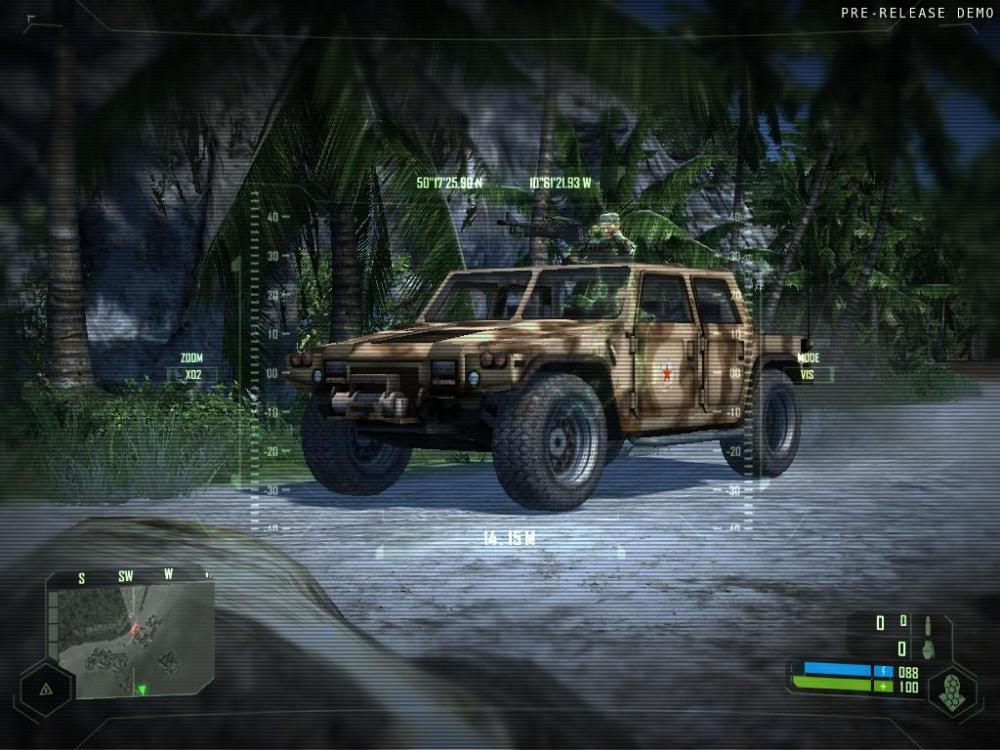Toggle the binocular MODE VIS indicator
The image size is (1000, 750).
point(808,367)
